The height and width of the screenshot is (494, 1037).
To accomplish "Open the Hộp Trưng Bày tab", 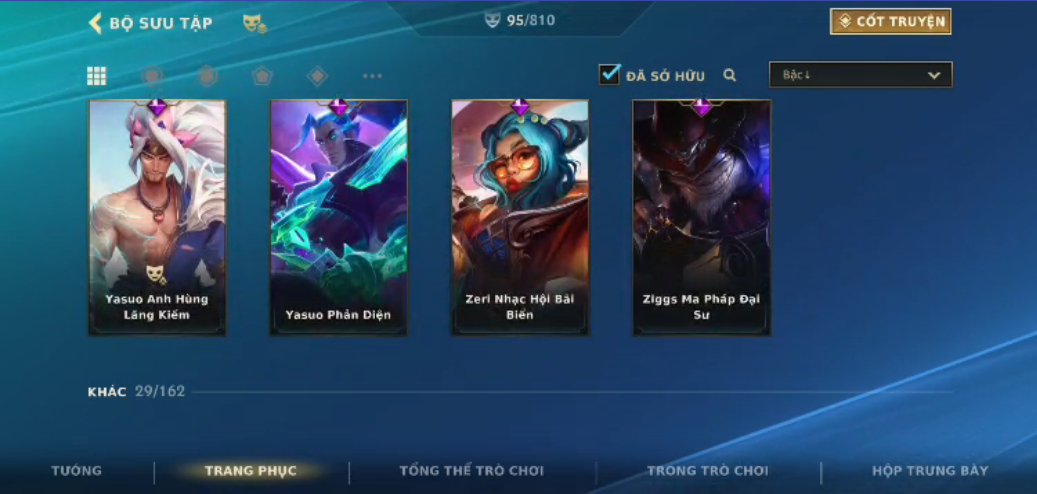I will pyautogui.click(x=929, y=471).
